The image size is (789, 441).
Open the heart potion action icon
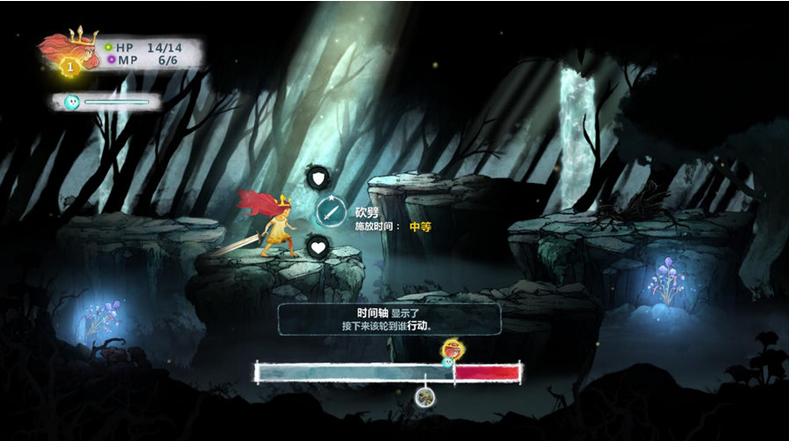point(318,246)
